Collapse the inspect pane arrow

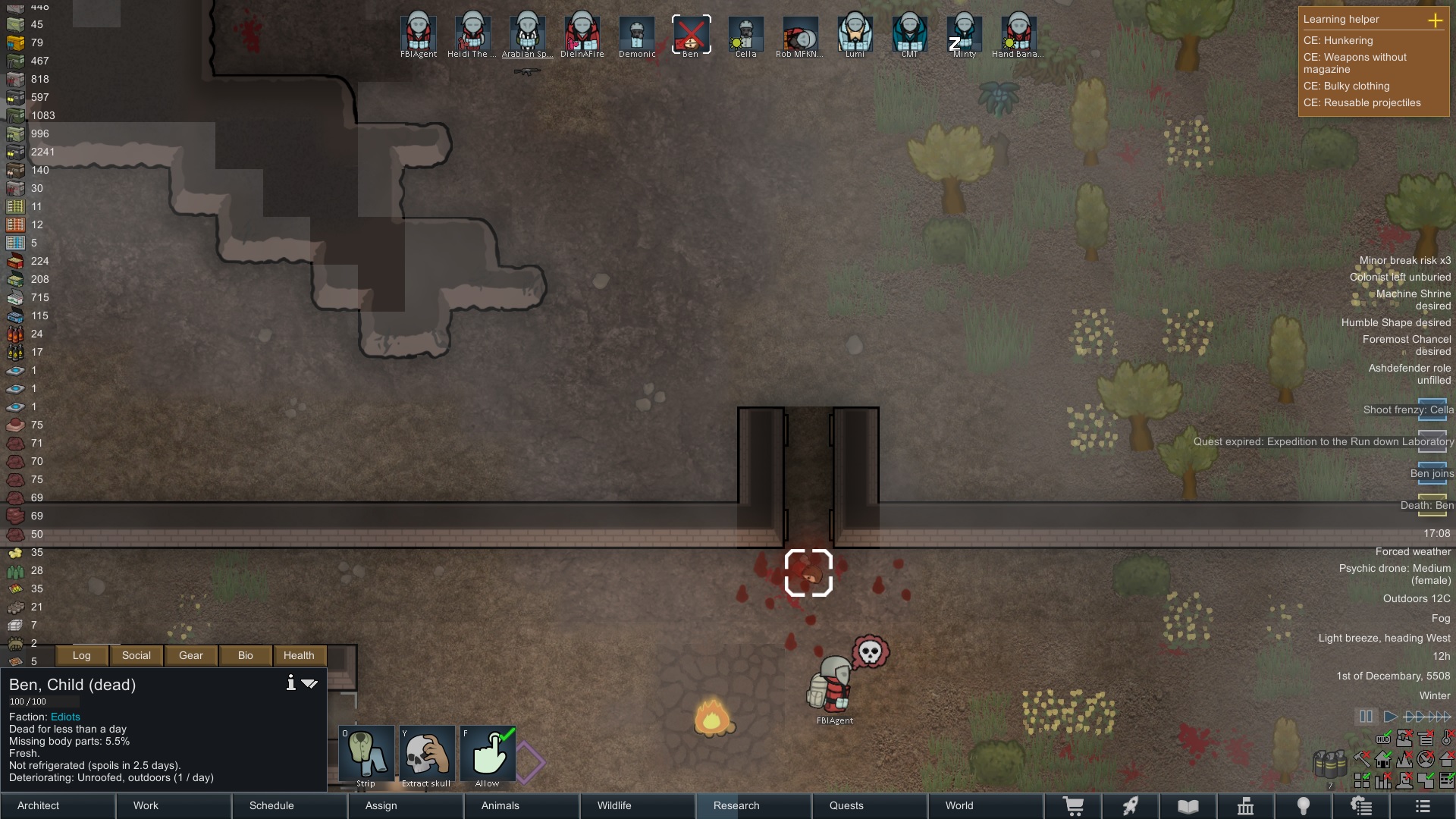310,682
